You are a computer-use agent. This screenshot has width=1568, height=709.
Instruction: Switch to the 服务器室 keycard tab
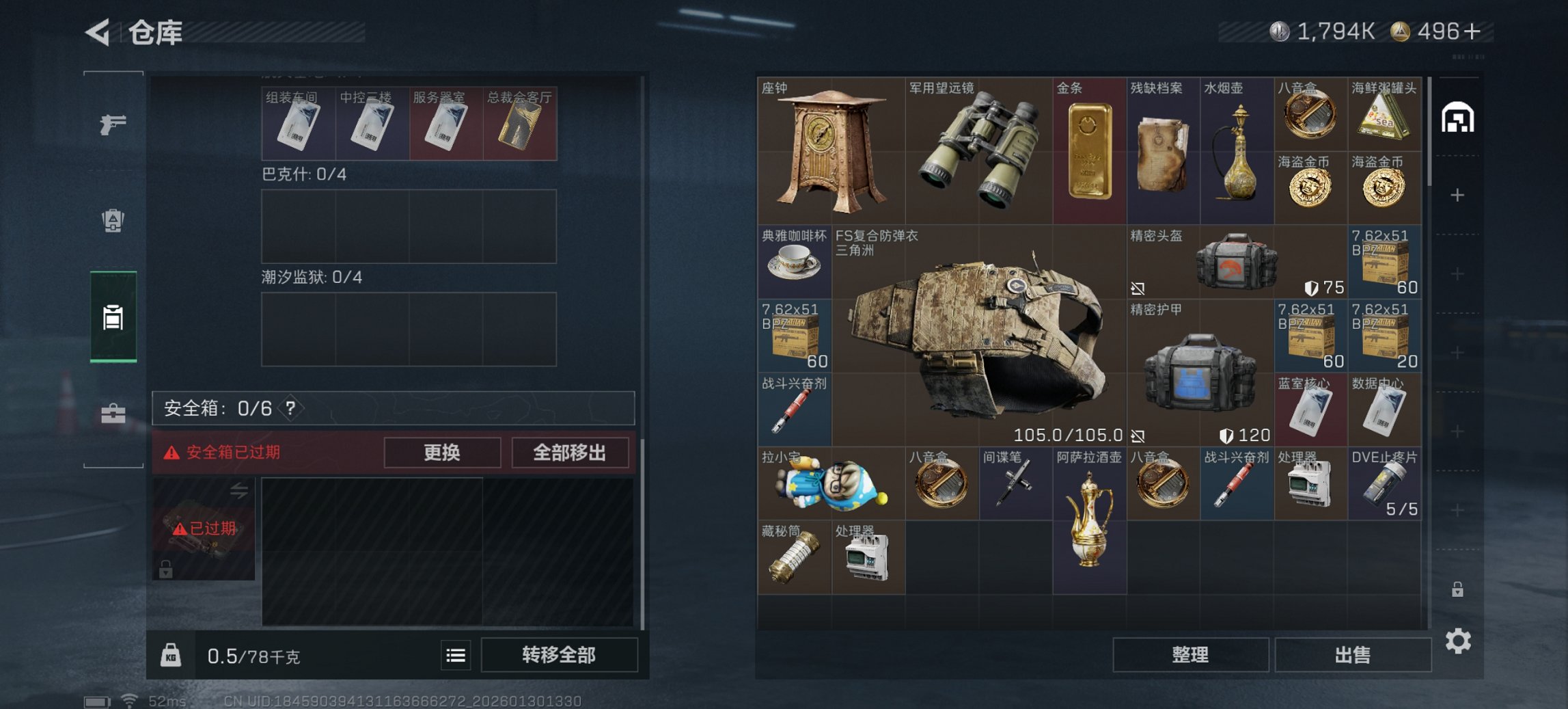[445, 122]
